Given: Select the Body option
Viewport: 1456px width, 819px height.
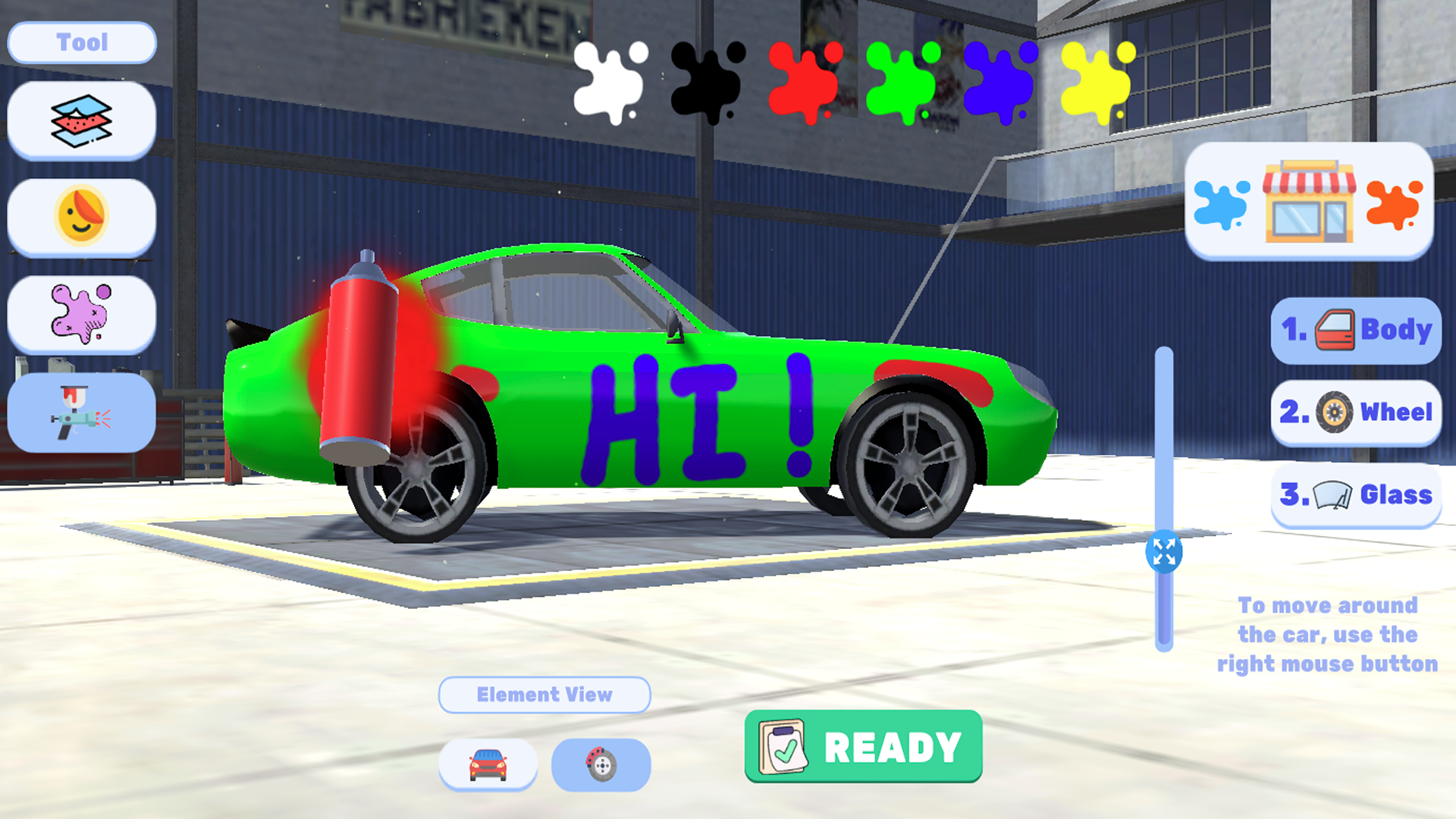Looking at the screenshot, I should tap(1354, 329).
